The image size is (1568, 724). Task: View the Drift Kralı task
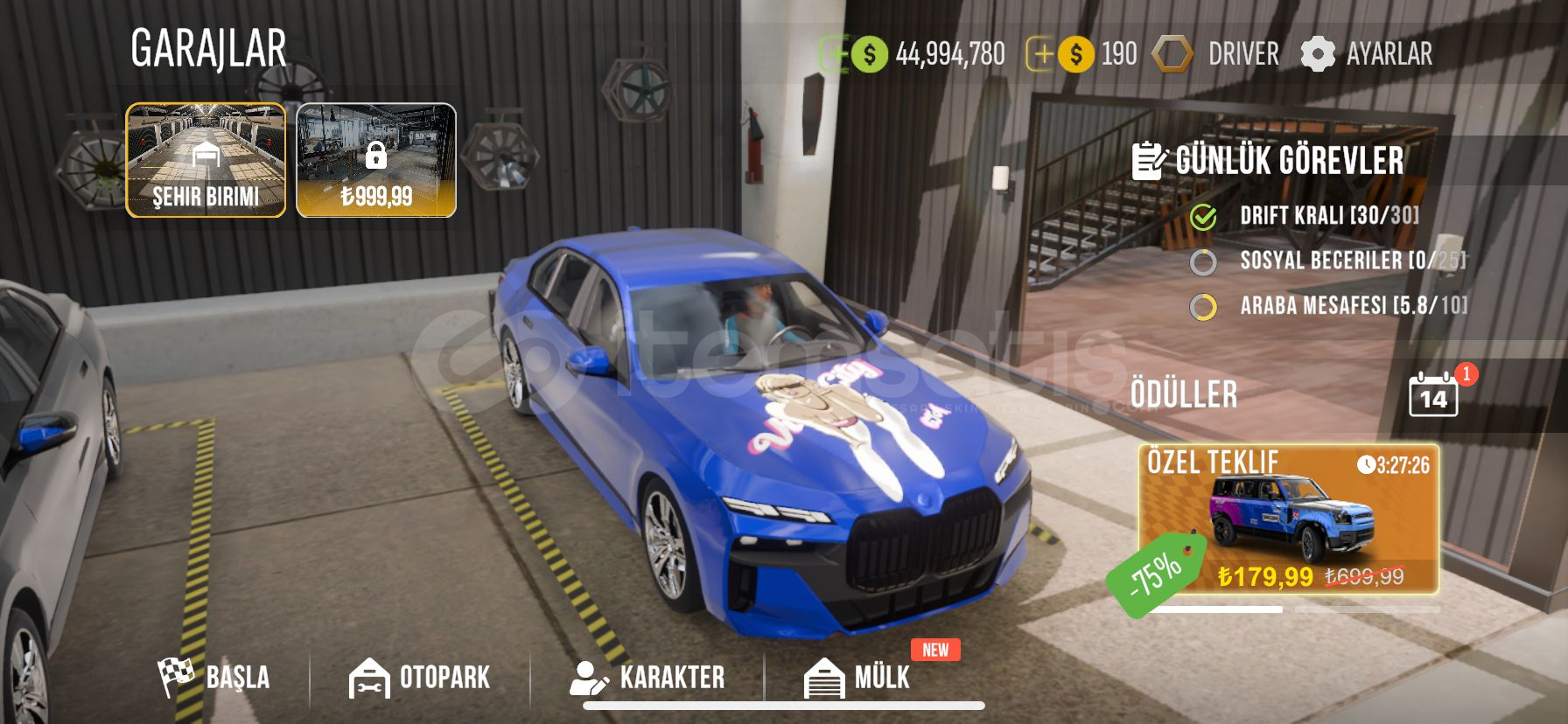coord(1328,216)
